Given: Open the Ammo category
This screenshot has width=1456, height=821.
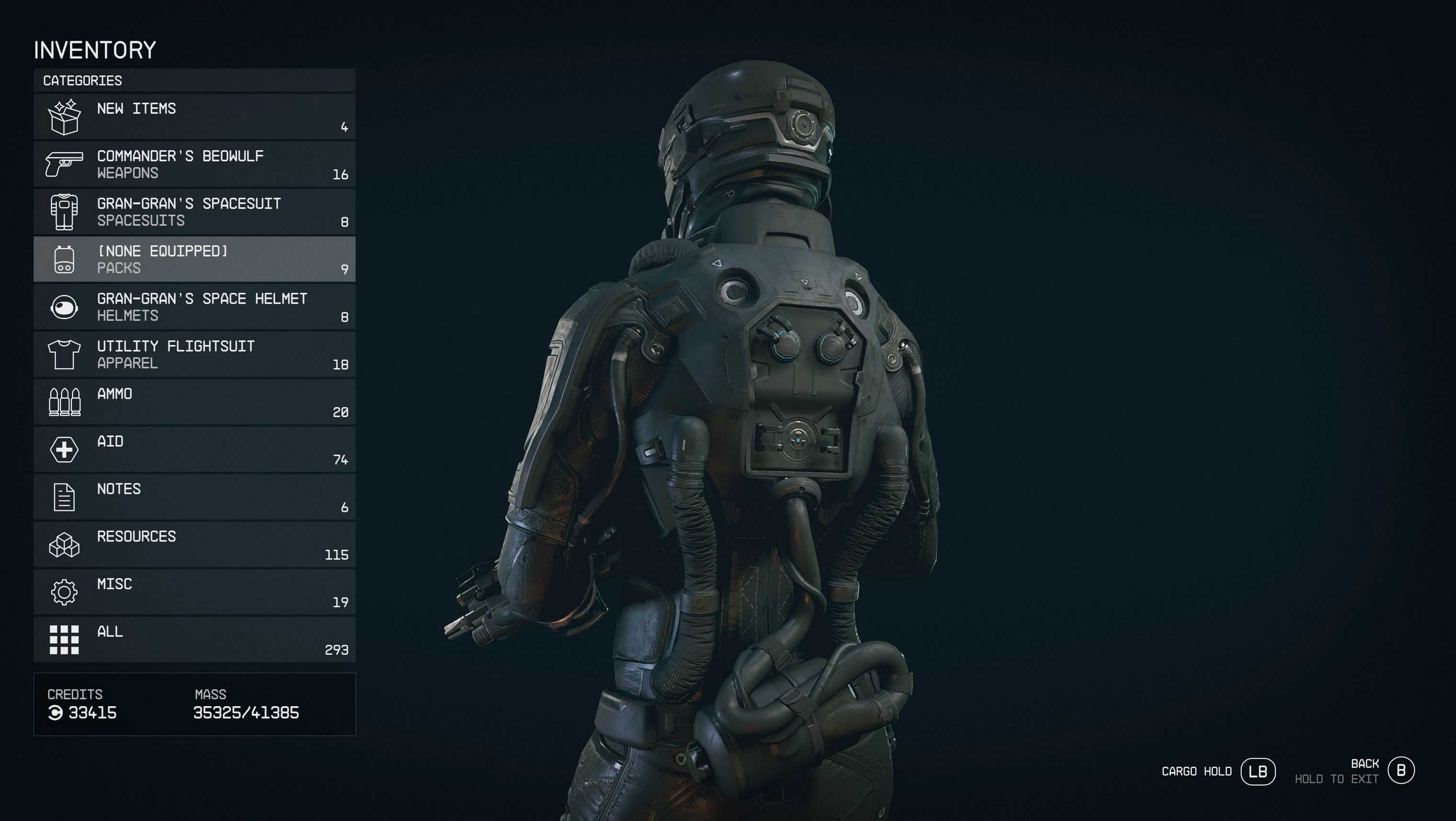Looking at the screenshot, I should tap(194, 402).
